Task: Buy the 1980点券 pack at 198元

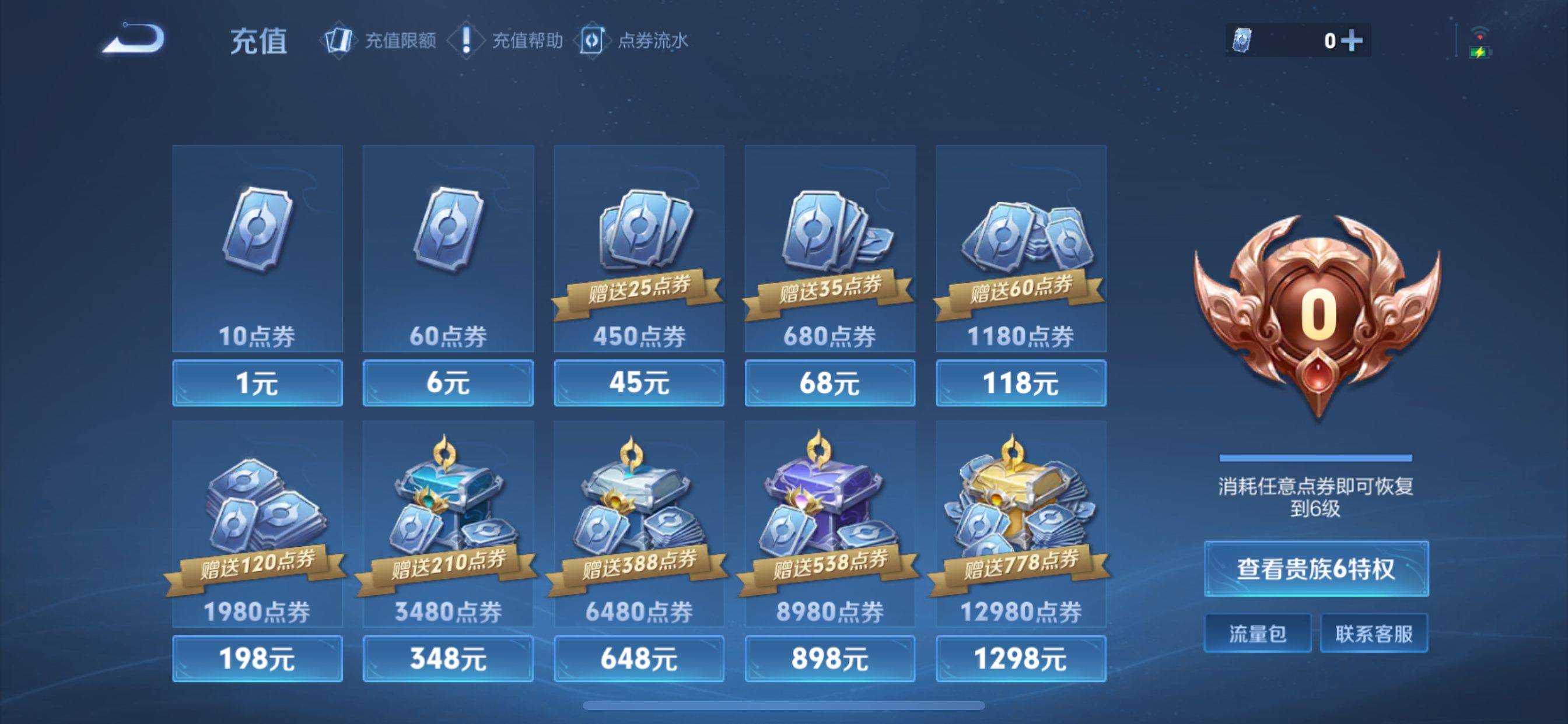Action: click(x=257, y=658)
